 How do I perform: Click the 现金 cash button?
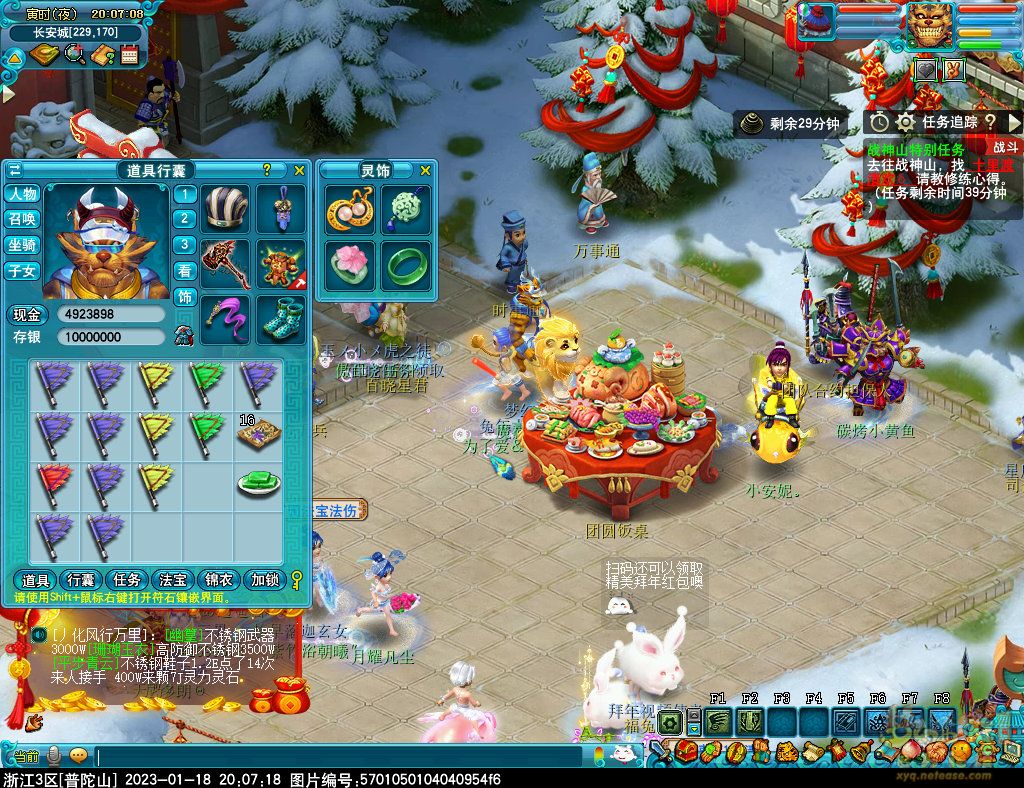click(26, 314)
